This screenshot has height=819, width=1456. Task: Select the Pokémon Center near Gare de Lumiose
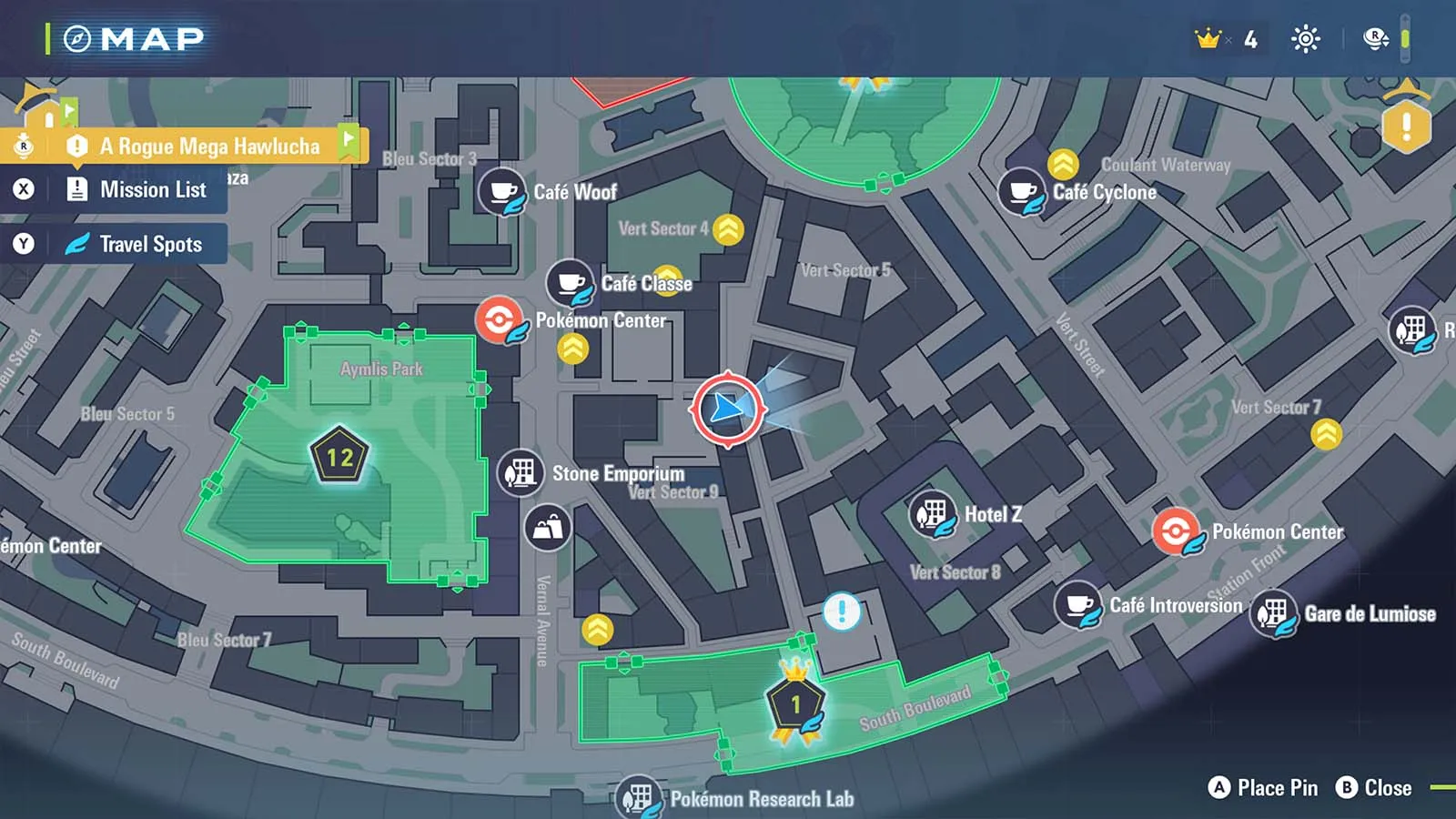(x=1176, y=531)
